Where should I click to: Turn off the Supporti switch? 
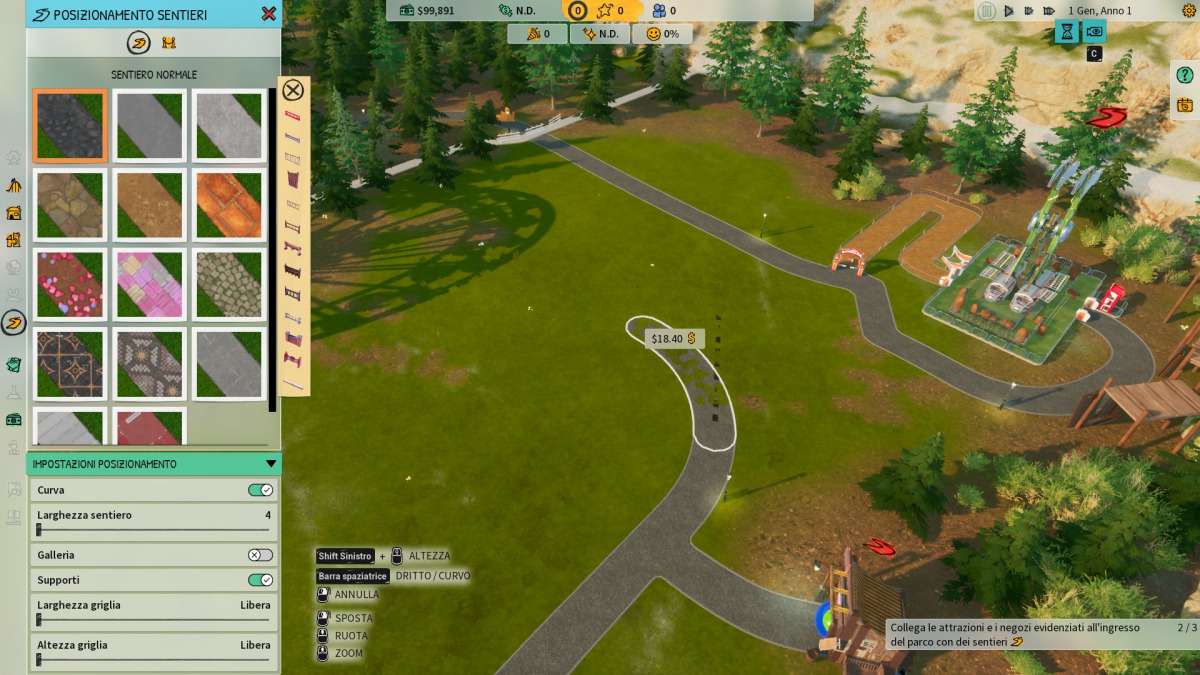pos(260,580)
